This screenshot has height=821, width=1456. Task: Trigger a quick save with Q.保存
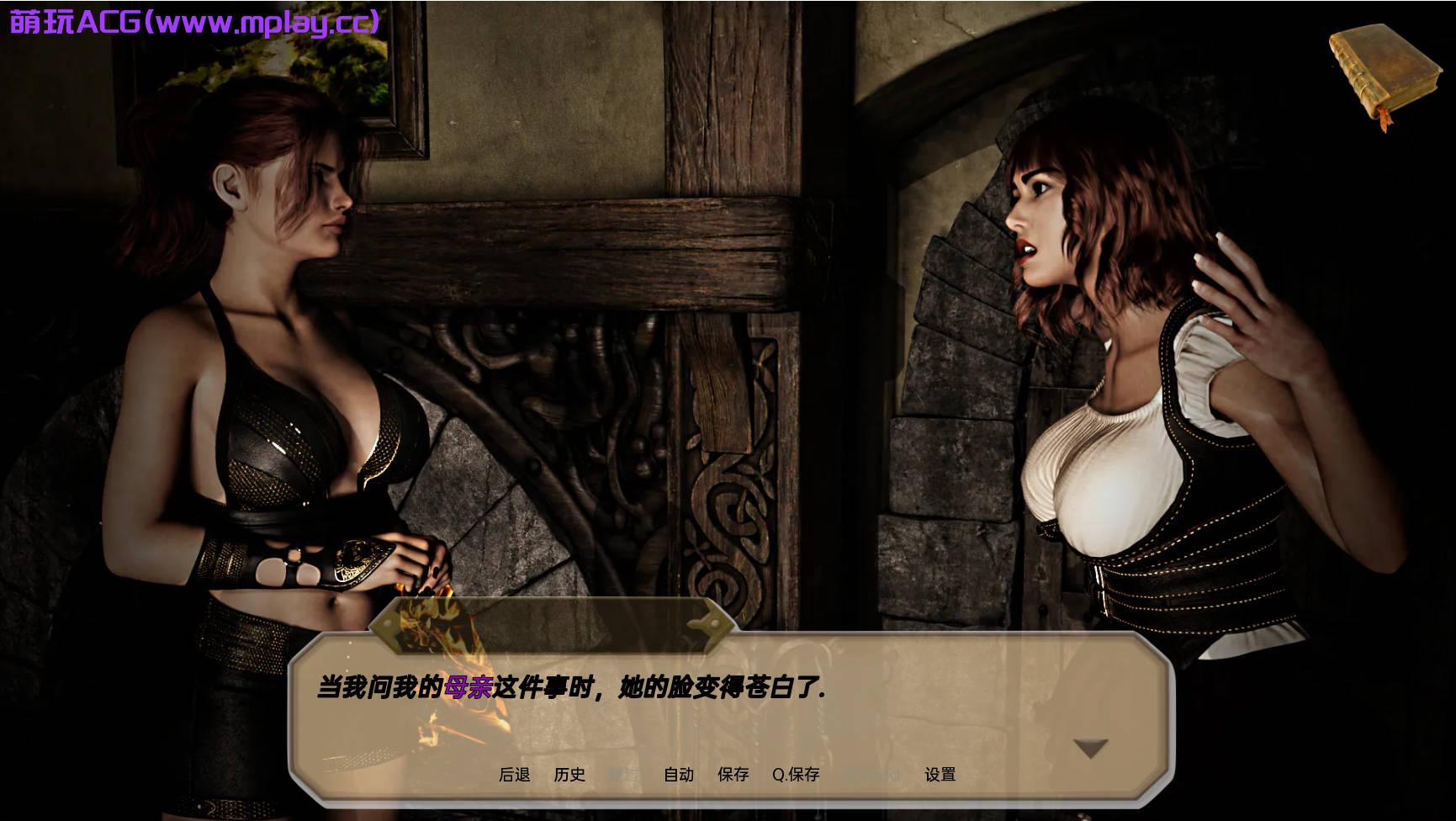(x=796, y=775)
